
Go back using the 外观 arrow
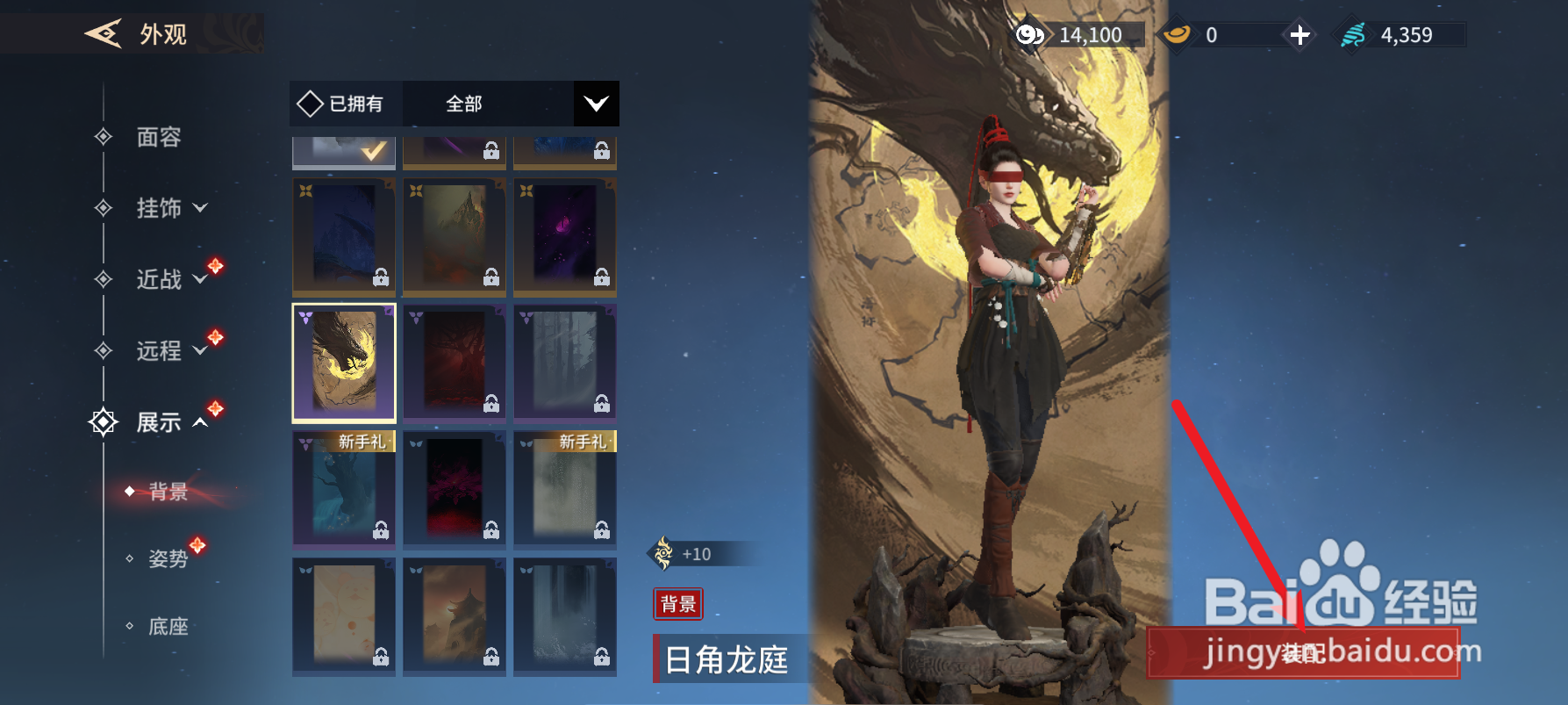(104, 34)
